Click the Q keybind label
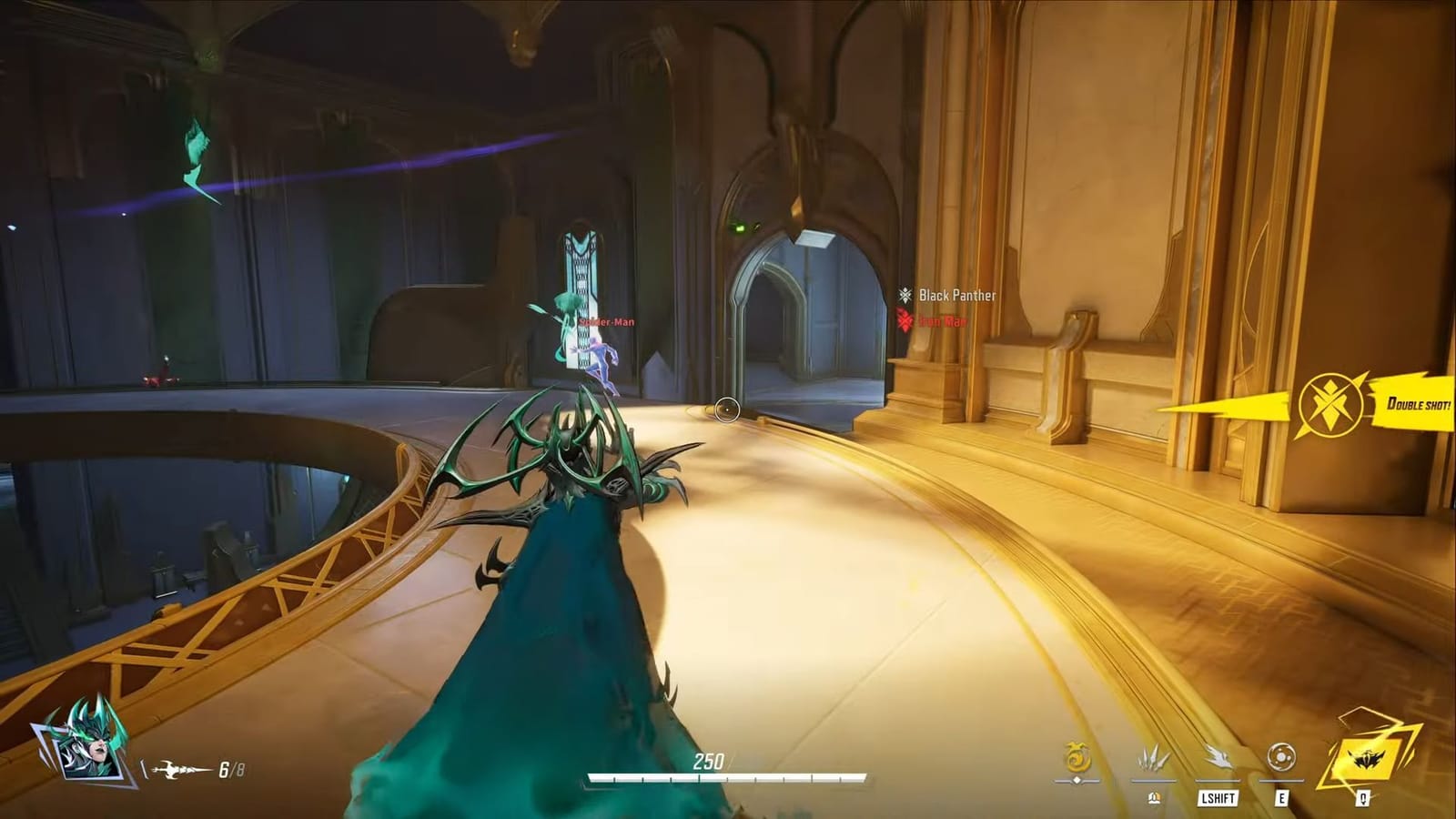This screenshot has width=1456, height=819. pos(1362,797)
